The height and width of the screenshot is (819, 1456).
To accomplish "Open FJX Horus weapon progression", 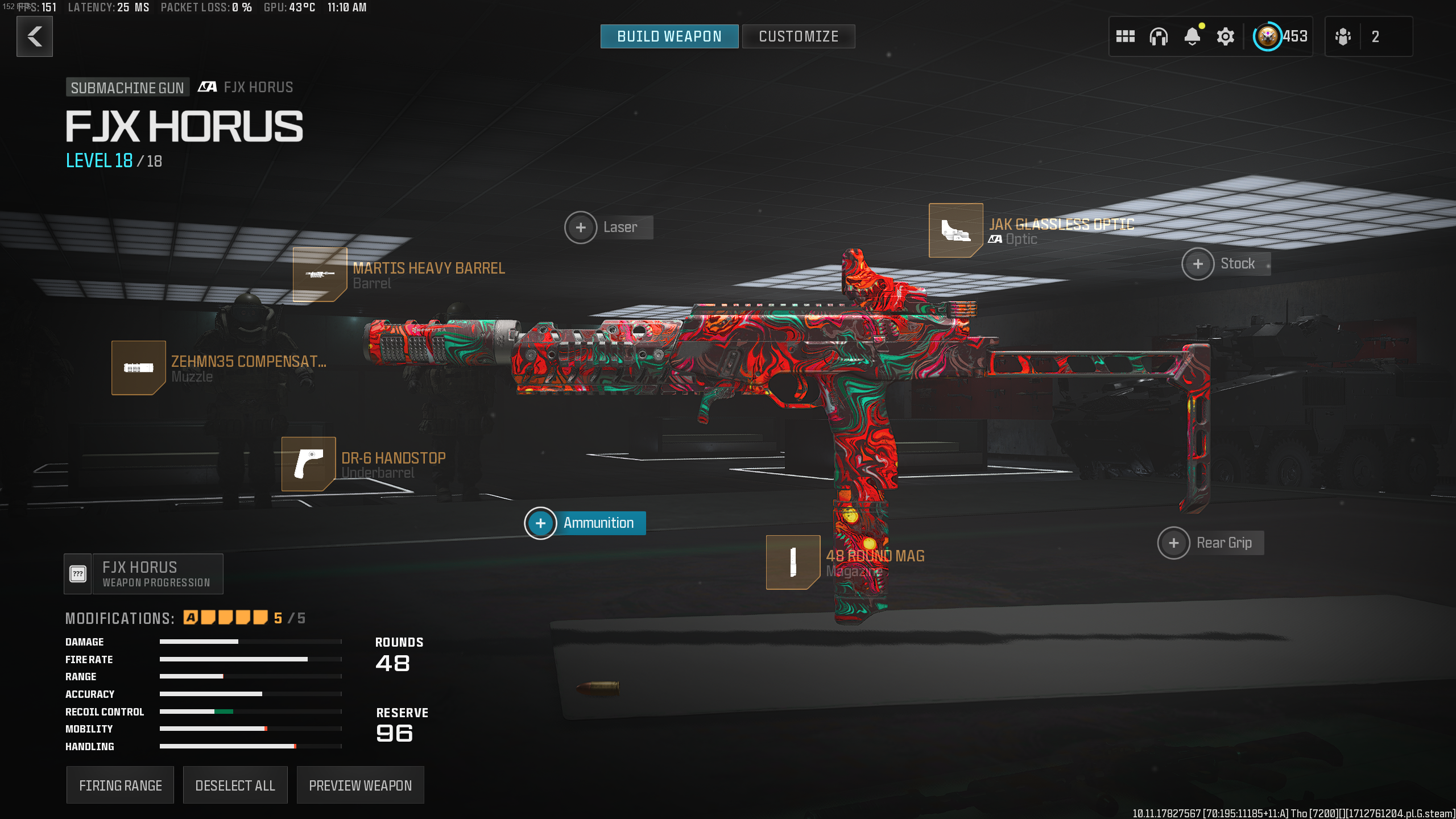I will point(144,574).
